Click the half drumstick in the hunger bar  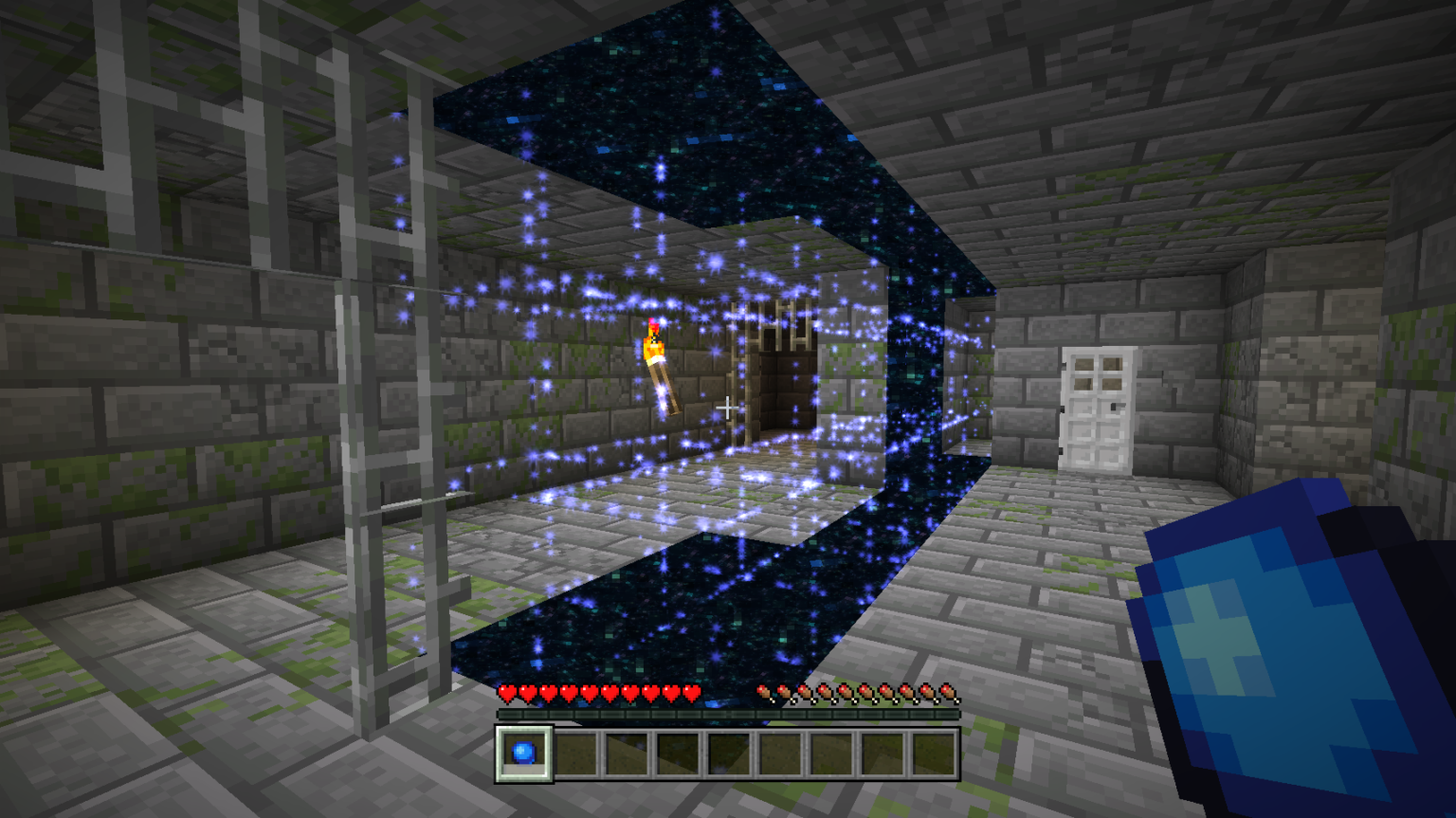click(764, 693)
